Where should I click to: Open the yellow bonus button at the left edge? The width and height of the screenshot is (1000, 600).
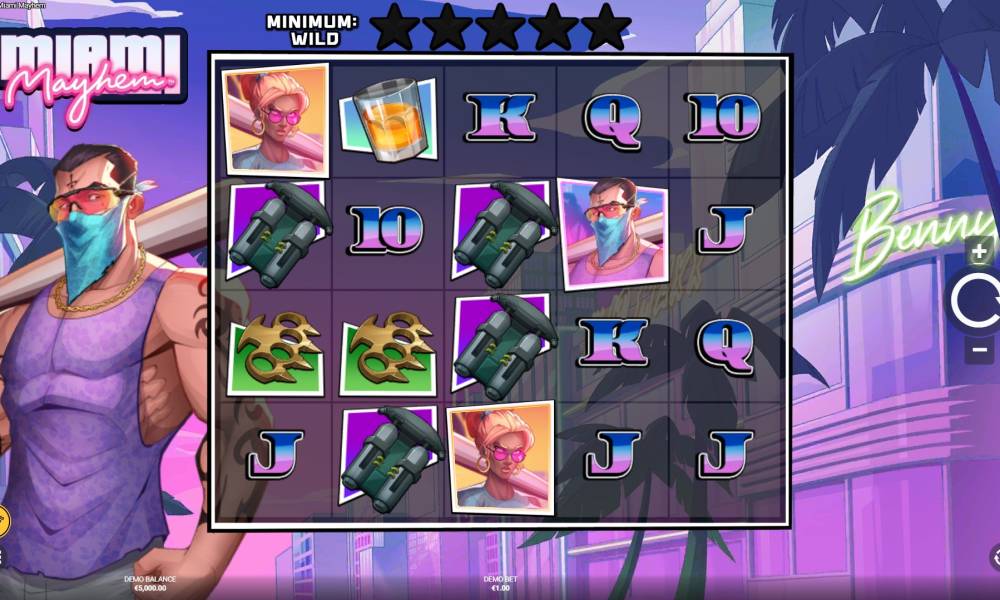point(3,521)
